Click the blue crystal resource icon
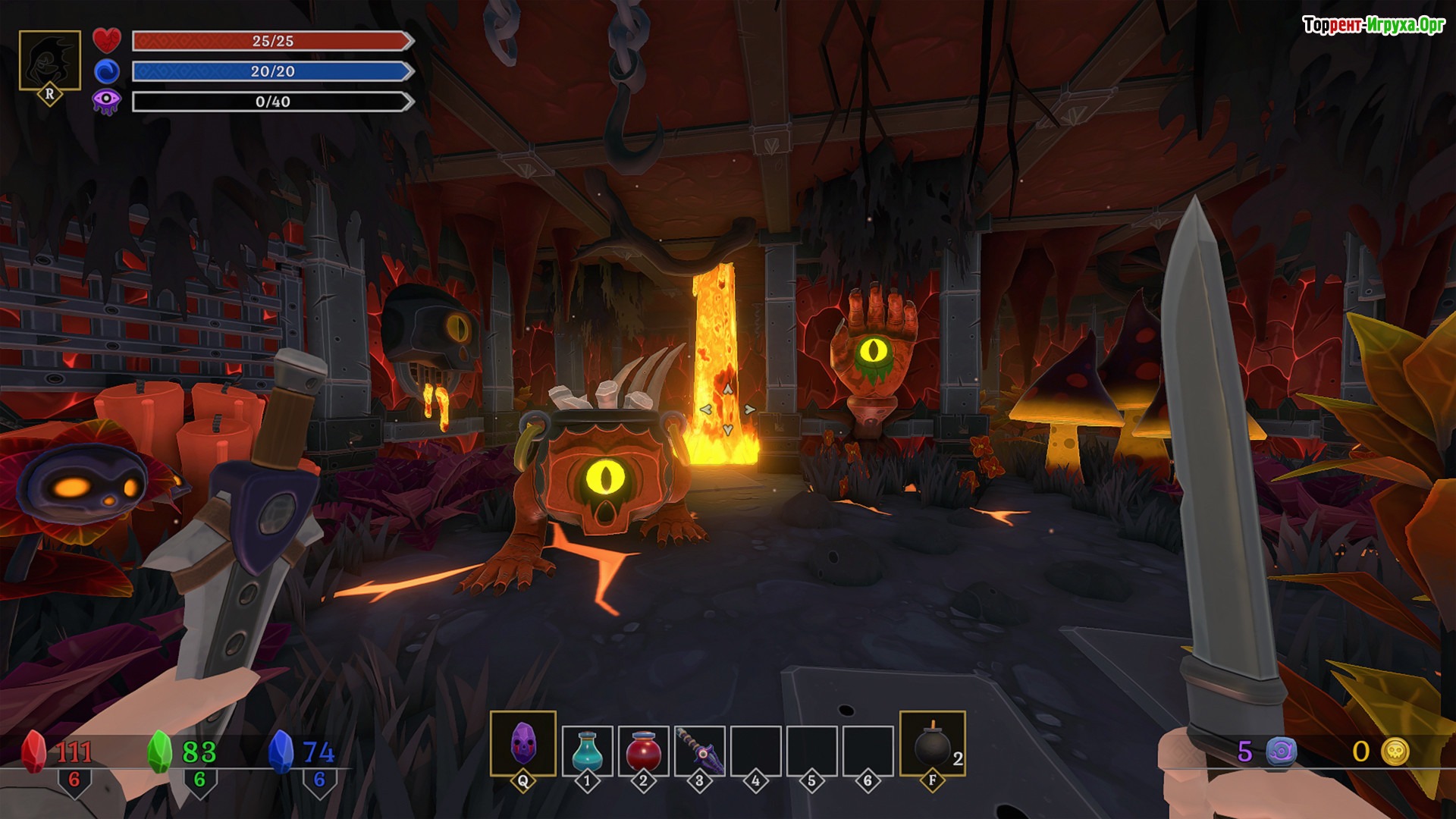Screen dimensions: 1456x819 [x=281, y=752]
